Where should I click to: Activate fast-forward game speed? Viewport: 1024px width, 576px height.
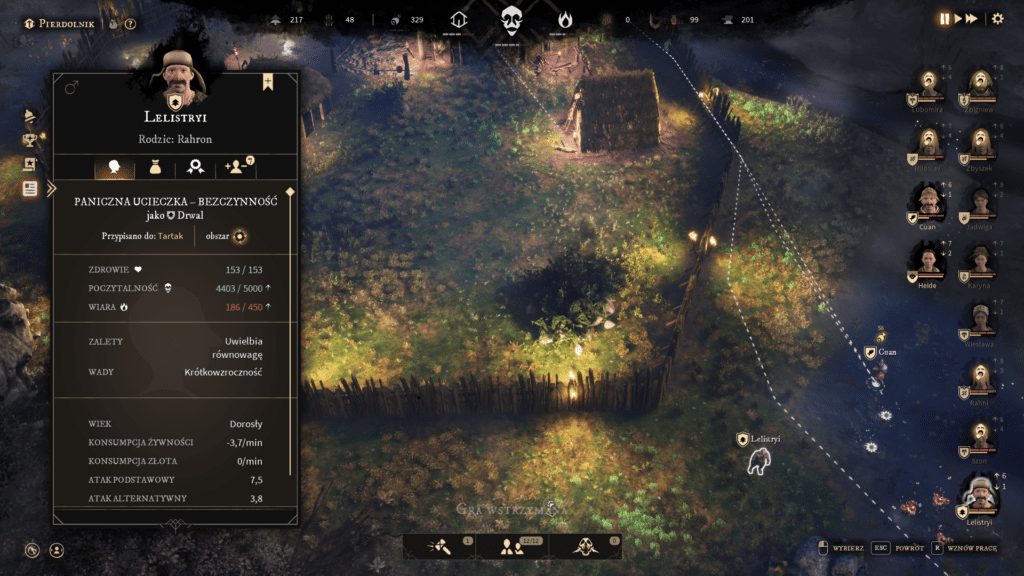click(971, 19)
